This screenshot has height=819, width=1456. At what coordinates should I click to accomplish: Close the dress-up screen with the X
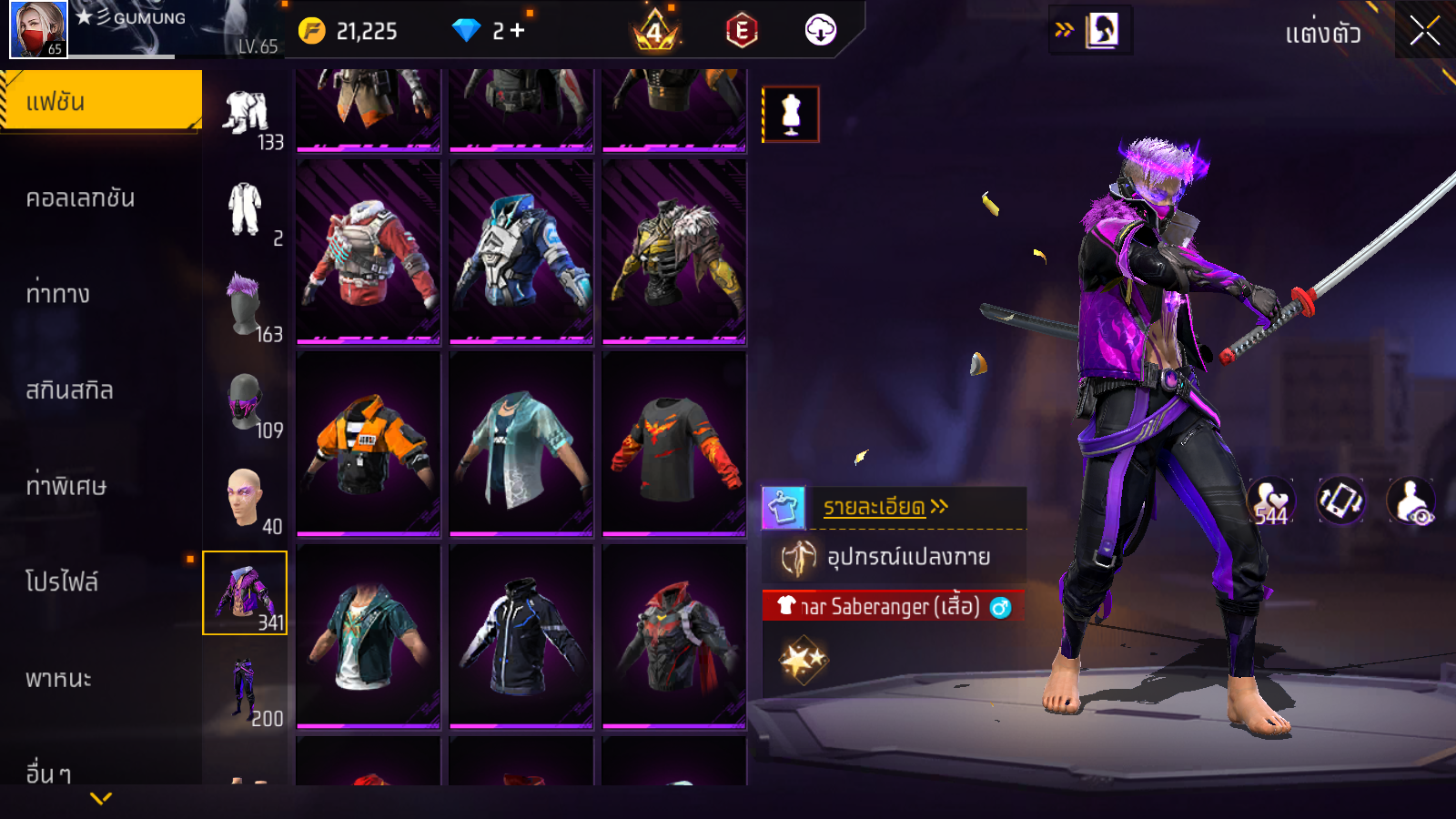click(x=1424, y=31)
